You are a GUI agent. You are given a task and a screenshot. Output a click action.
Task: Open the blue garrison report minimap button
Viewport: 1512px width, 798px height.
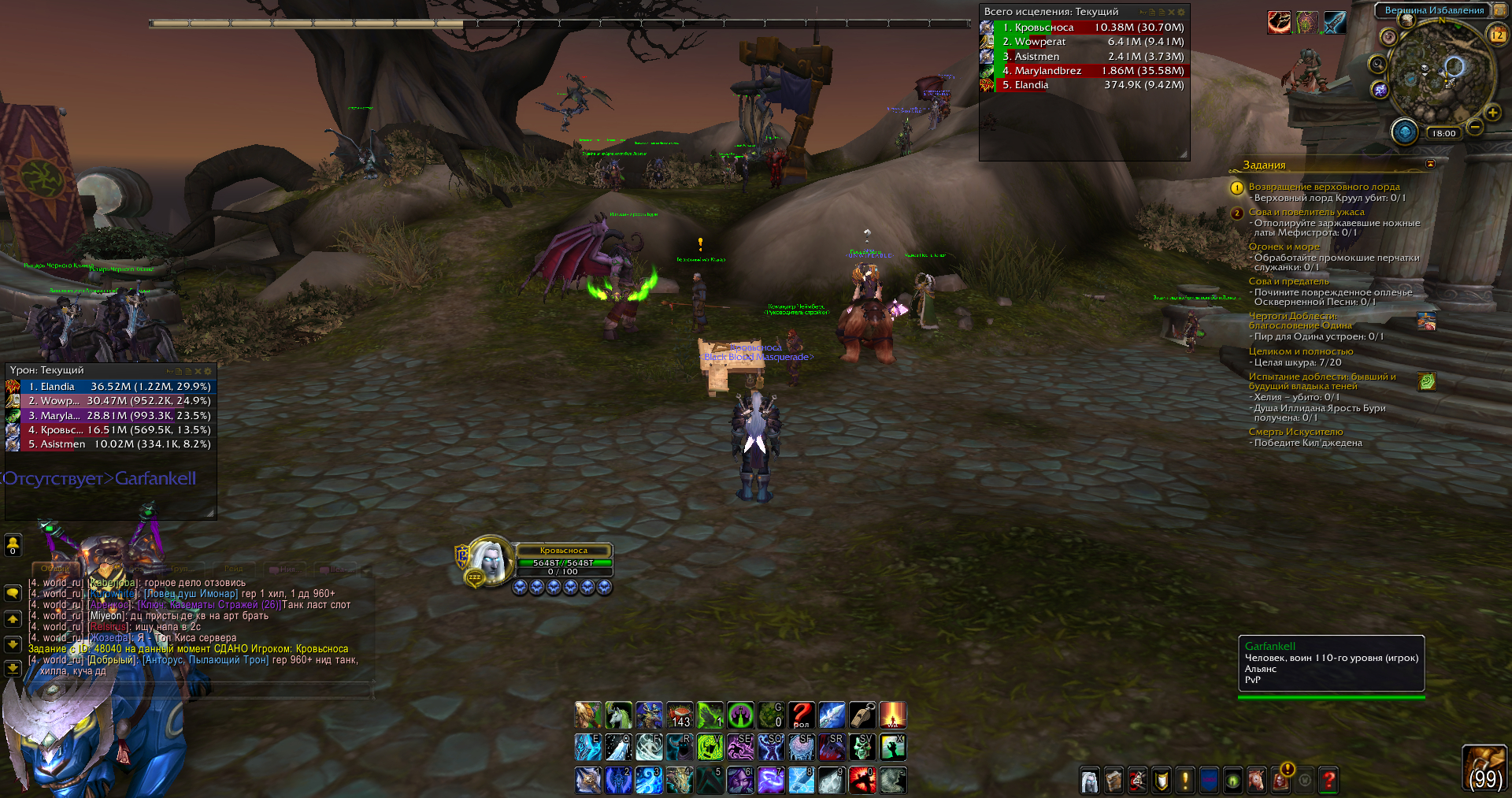pos(1404,132)
